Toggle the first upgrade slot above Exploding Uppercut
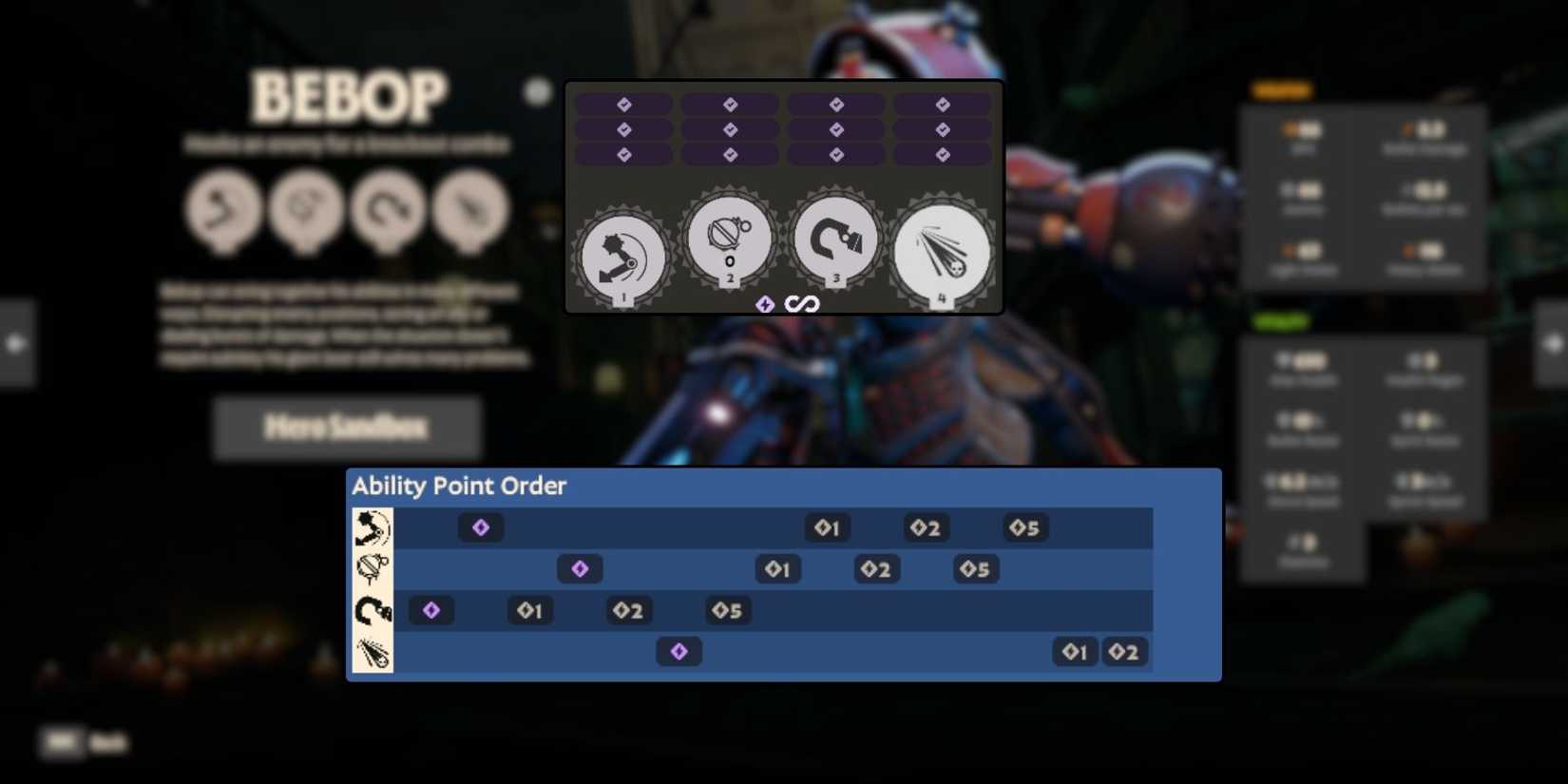Image resolution: width=1568 pixels, height=784 pixels. tap(622, 105)
